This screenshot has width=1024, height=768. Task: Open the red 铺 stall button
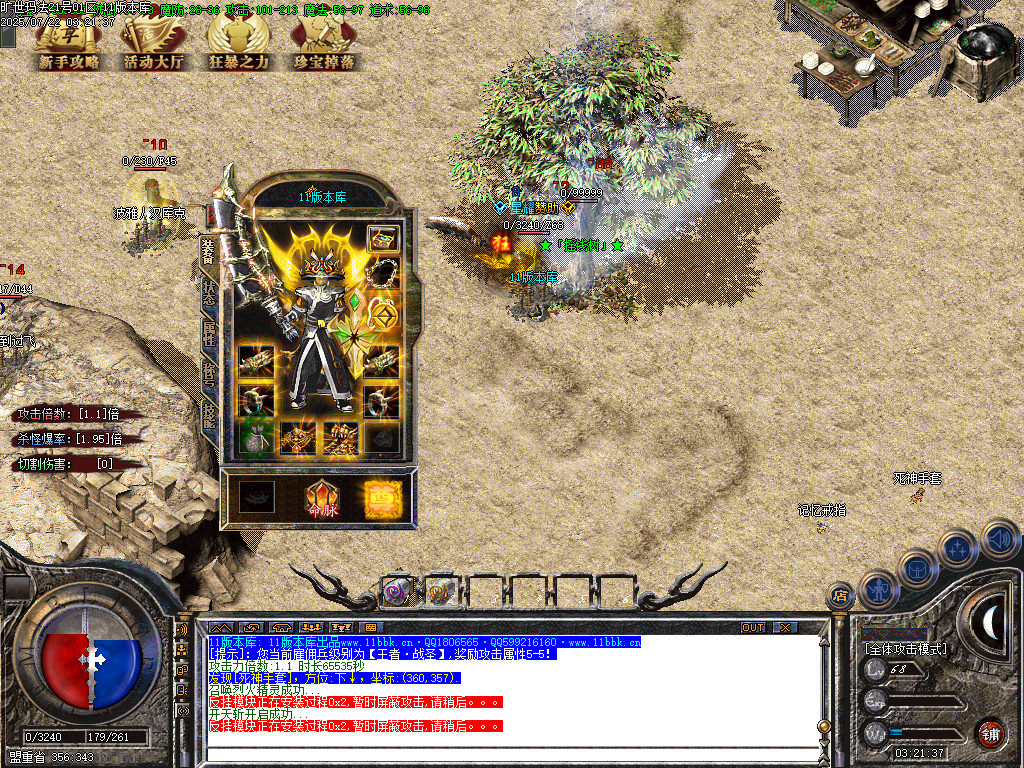[x=990, y=733]
